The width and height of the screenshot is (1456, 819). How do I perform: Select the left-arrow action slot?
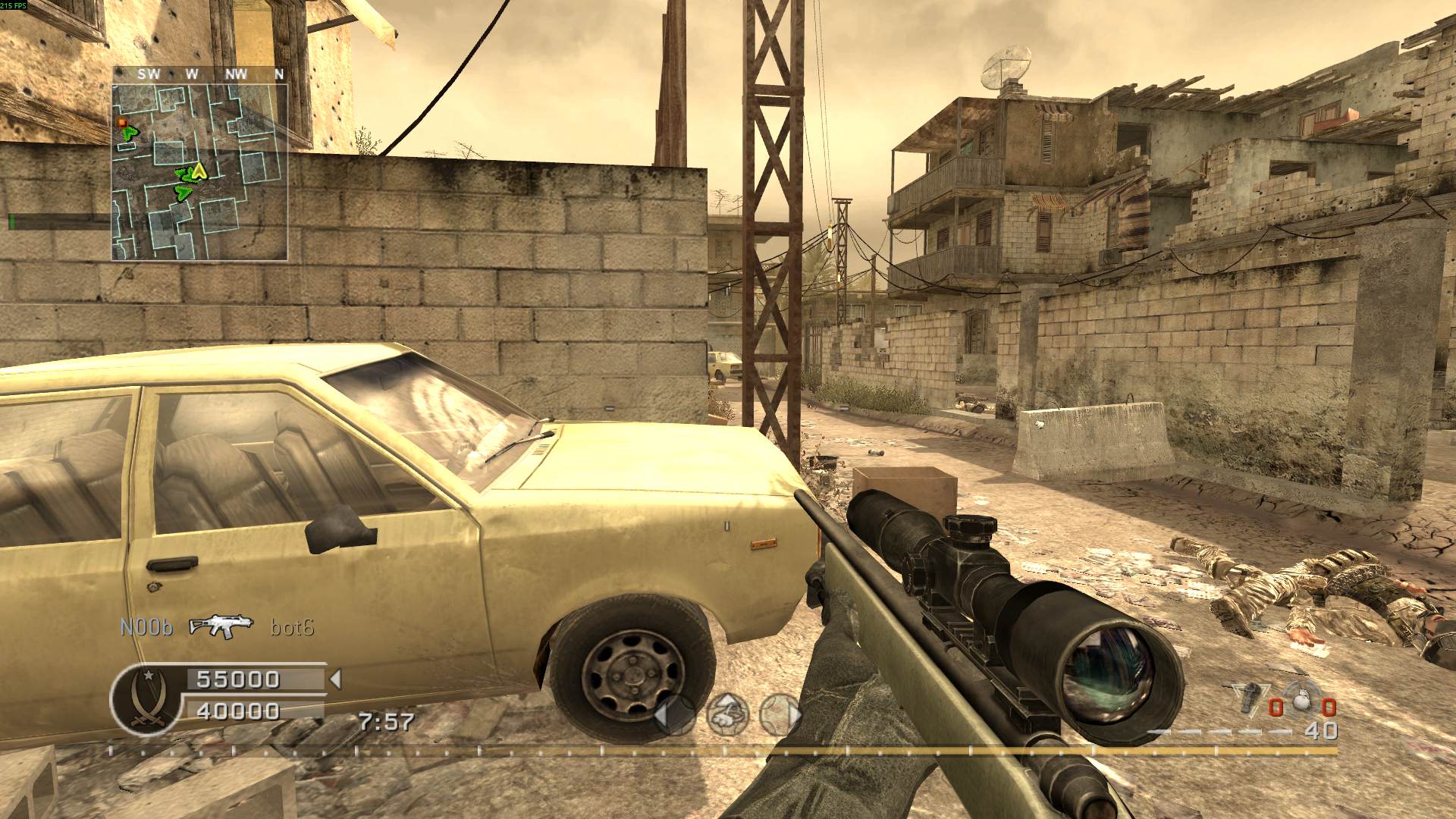coord(675,714)
